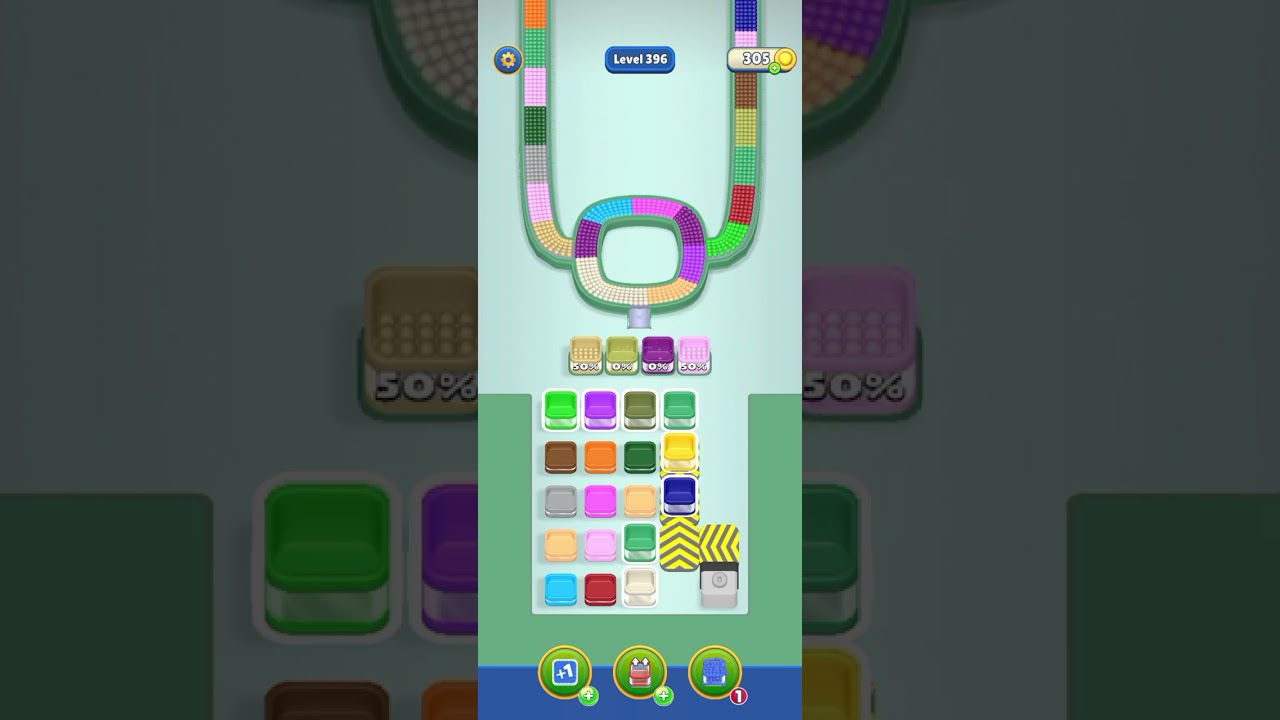This screenshot has width=1280, height=720.
Task: Use the blue basket booster with one charge
Action: [x=713, y=672]
